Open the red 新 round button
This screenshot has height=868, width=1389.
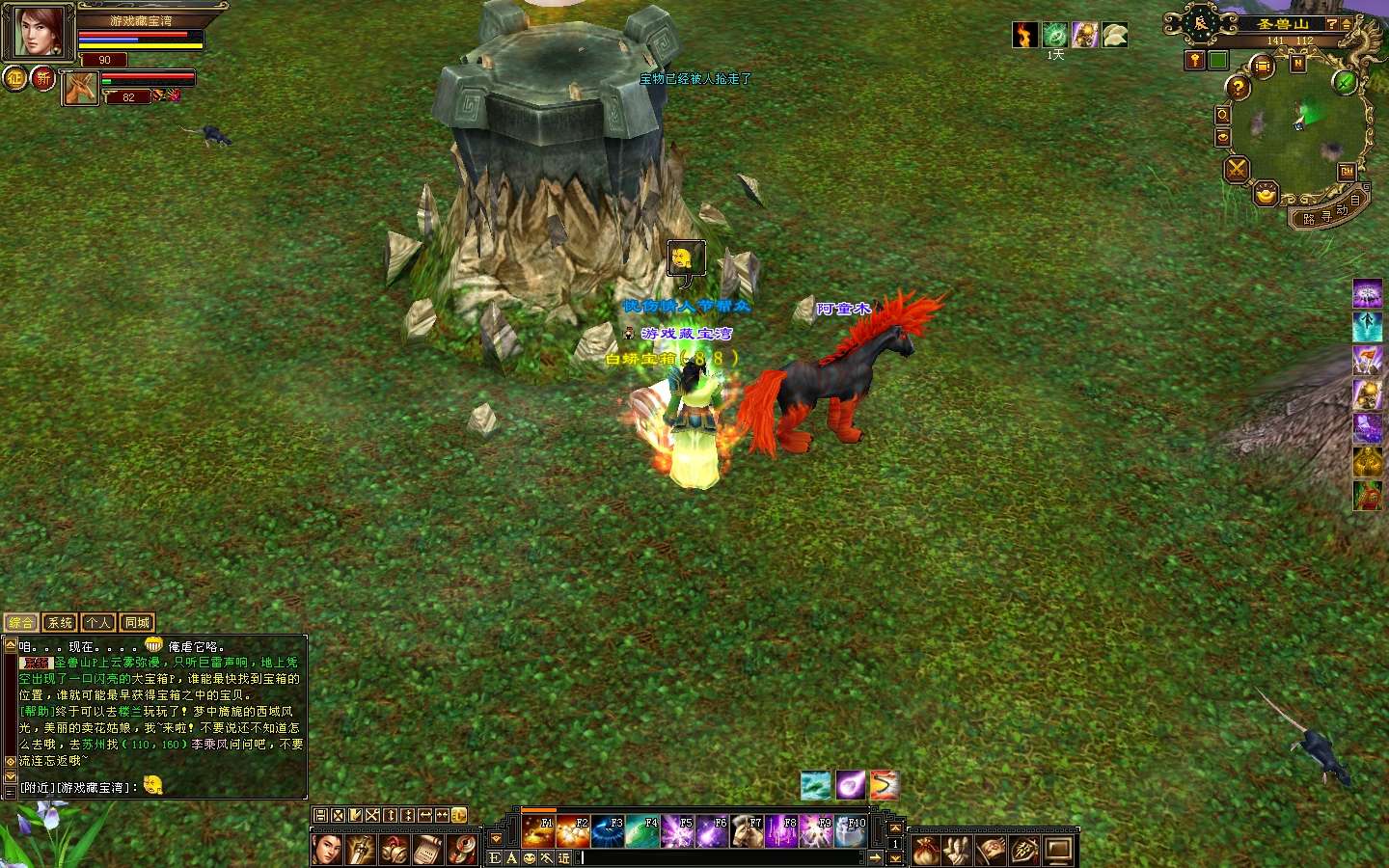click(x=43, y=78)
